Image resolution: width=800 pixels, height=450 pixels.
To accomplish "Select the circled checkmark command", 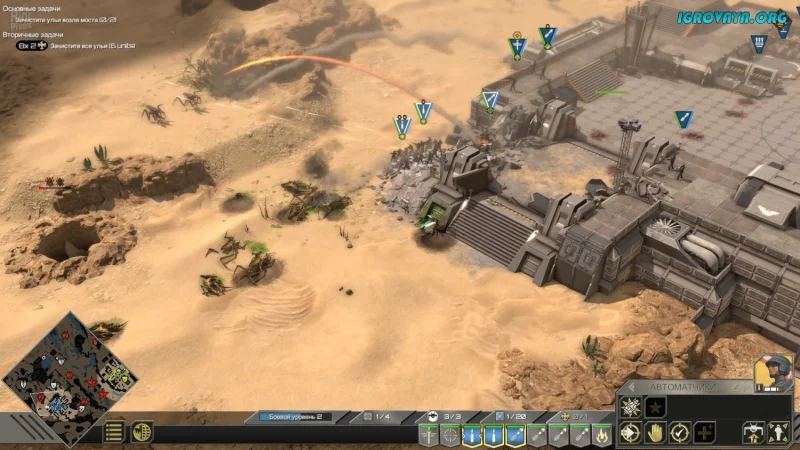I will pyautogui.click(x=680, y=433).
